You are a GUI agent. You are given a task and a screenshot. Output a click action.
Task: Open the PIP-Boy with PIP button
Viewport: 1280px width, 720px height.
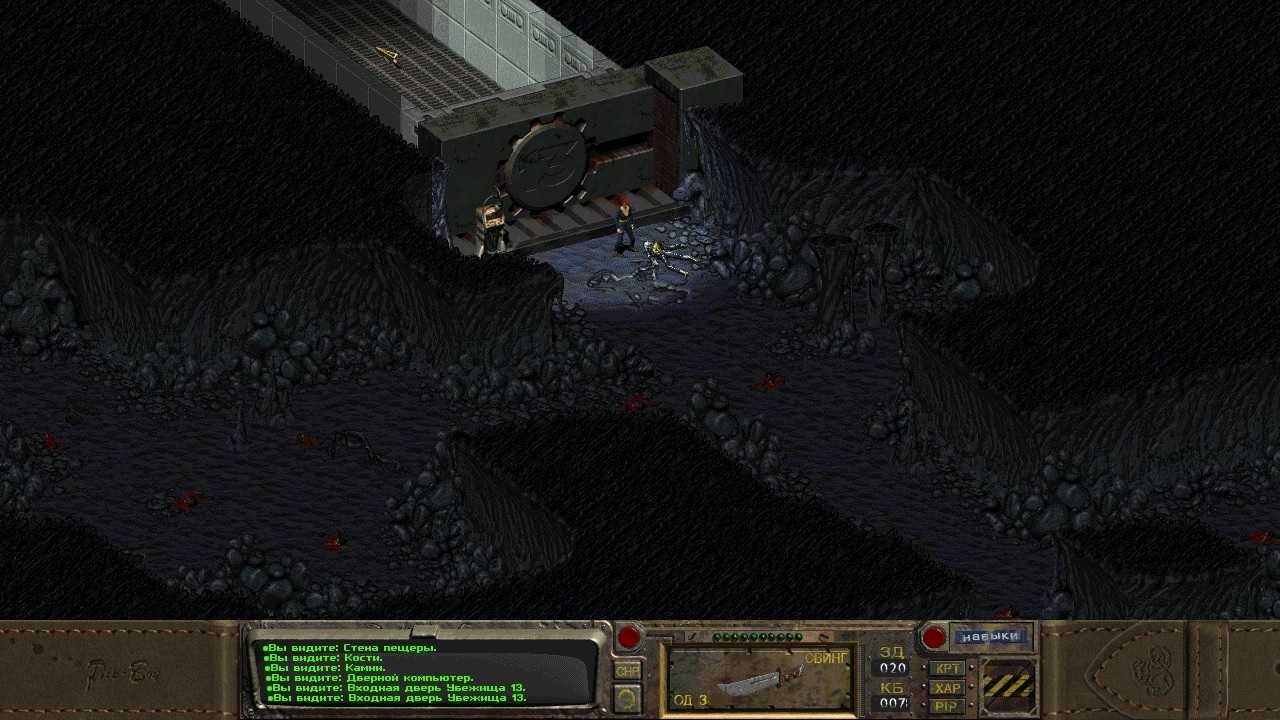[x=947, y=705]
